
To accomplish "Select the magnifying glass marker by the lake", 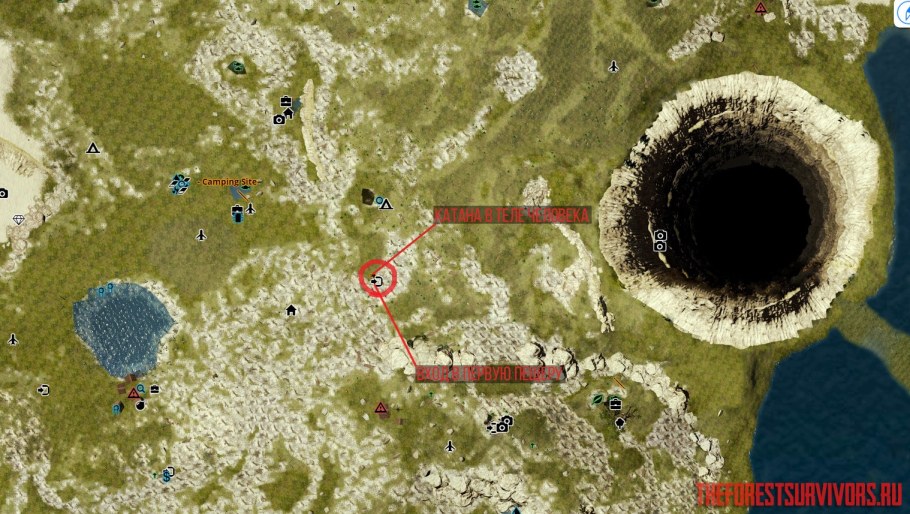I will point(141,388).
